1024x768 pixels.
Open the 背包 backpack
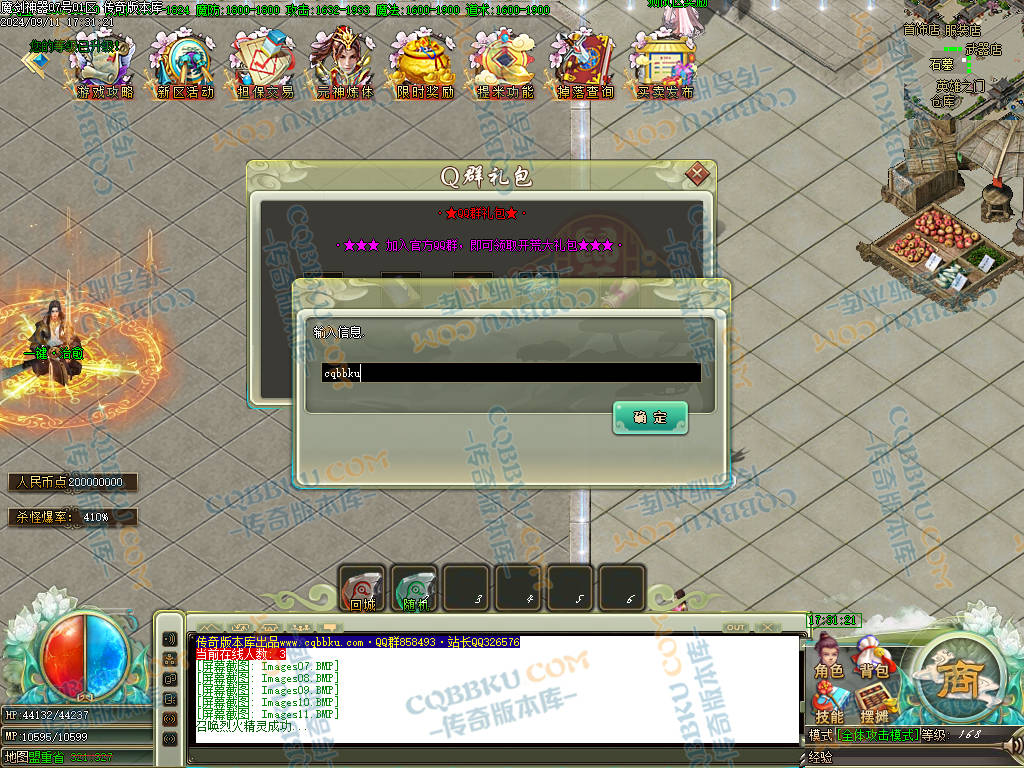click(874, 660)
